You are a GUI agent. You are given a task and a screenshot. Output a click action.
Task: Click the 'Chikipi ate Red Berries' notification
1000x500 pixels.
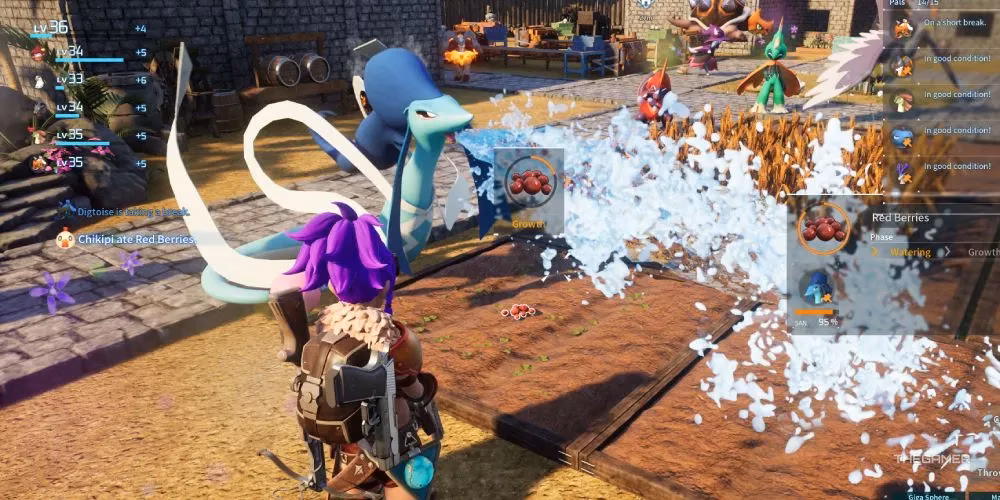point(125,239)
